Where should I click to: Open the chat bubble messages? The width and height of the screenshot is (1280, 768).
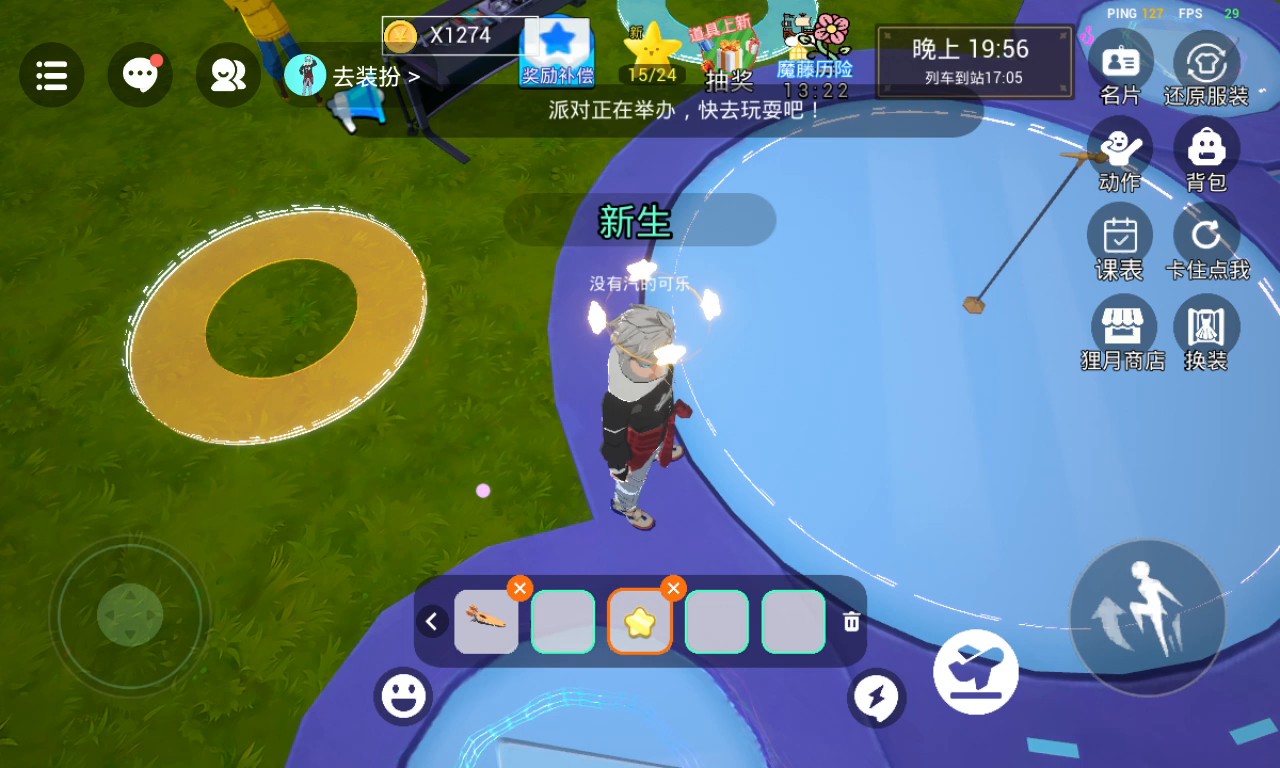click(x=140, y=75)
